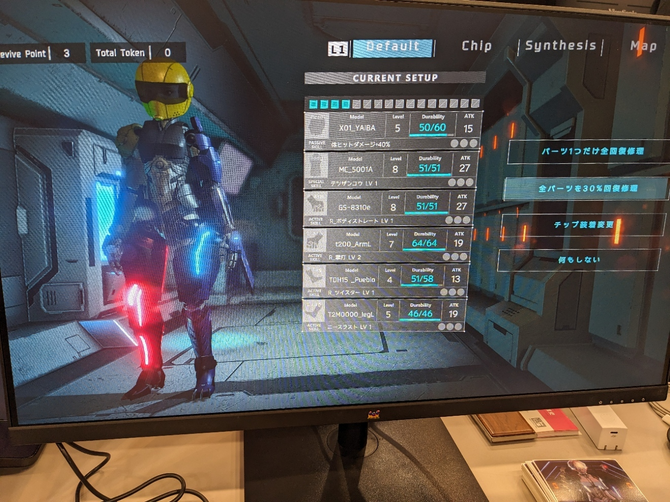Select the chip equipment change option
The height and width of the screenshot is (502, 670).
click(581, 225)
